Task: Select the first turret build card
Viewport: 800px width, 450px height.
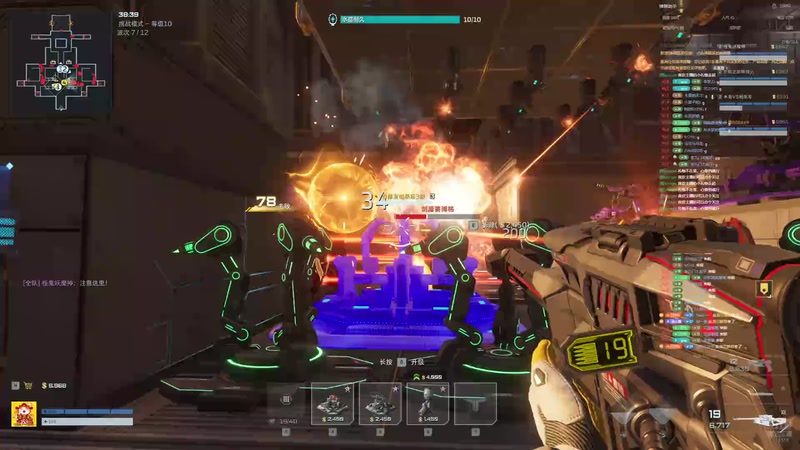Action: tap(332, 402)
